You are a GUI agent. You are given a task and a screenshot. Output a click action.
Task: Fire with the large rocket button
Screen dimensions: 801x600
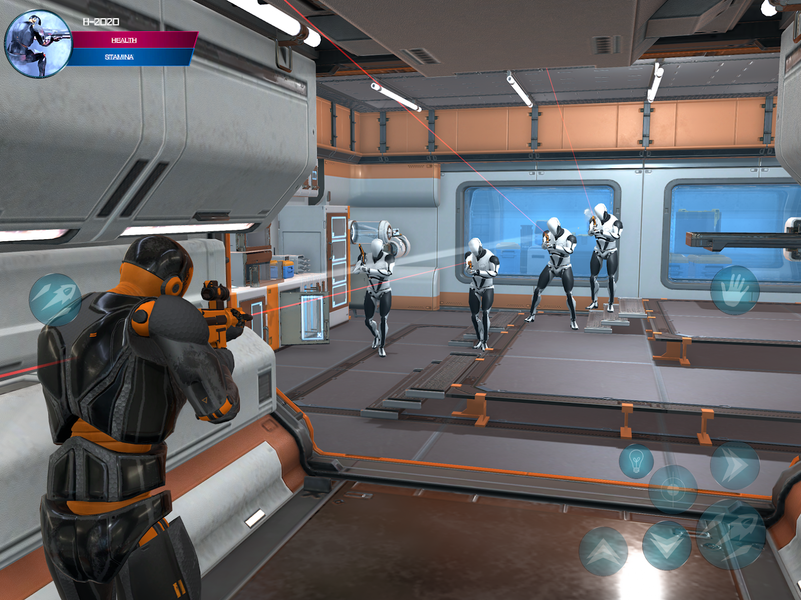coord(731,533)
